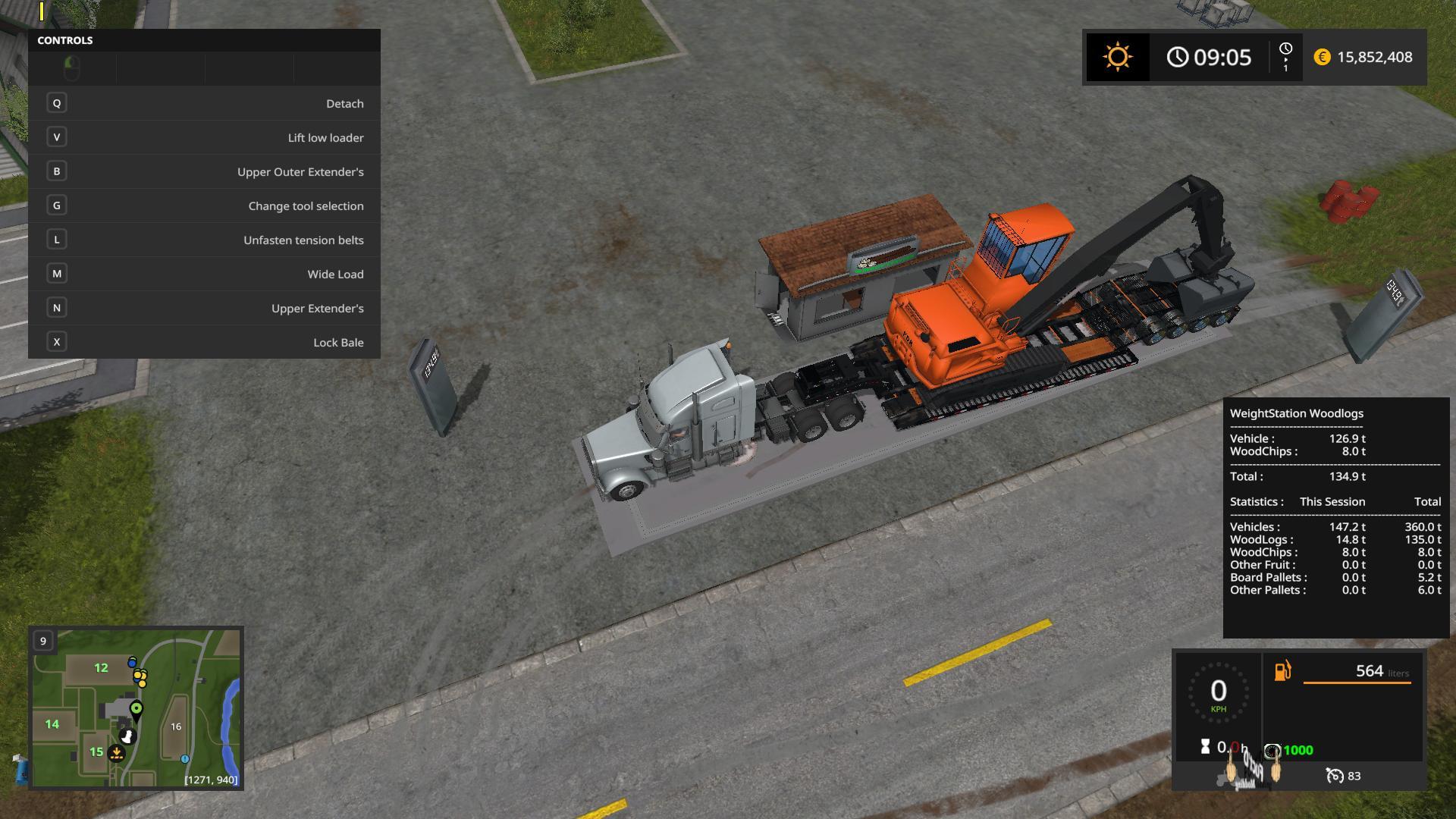The width and height of the screenshot is (1456, 819).
Task: Select the time scale clock icon
Action: (1285, 57)
